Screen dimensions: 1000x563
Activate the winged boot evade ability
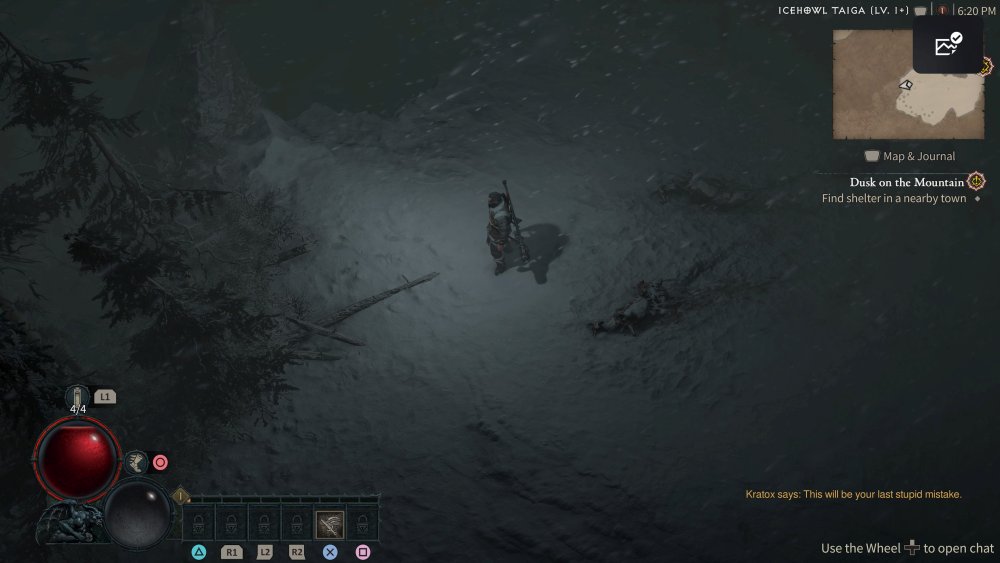pyautogui.click(x=136, y=462)
